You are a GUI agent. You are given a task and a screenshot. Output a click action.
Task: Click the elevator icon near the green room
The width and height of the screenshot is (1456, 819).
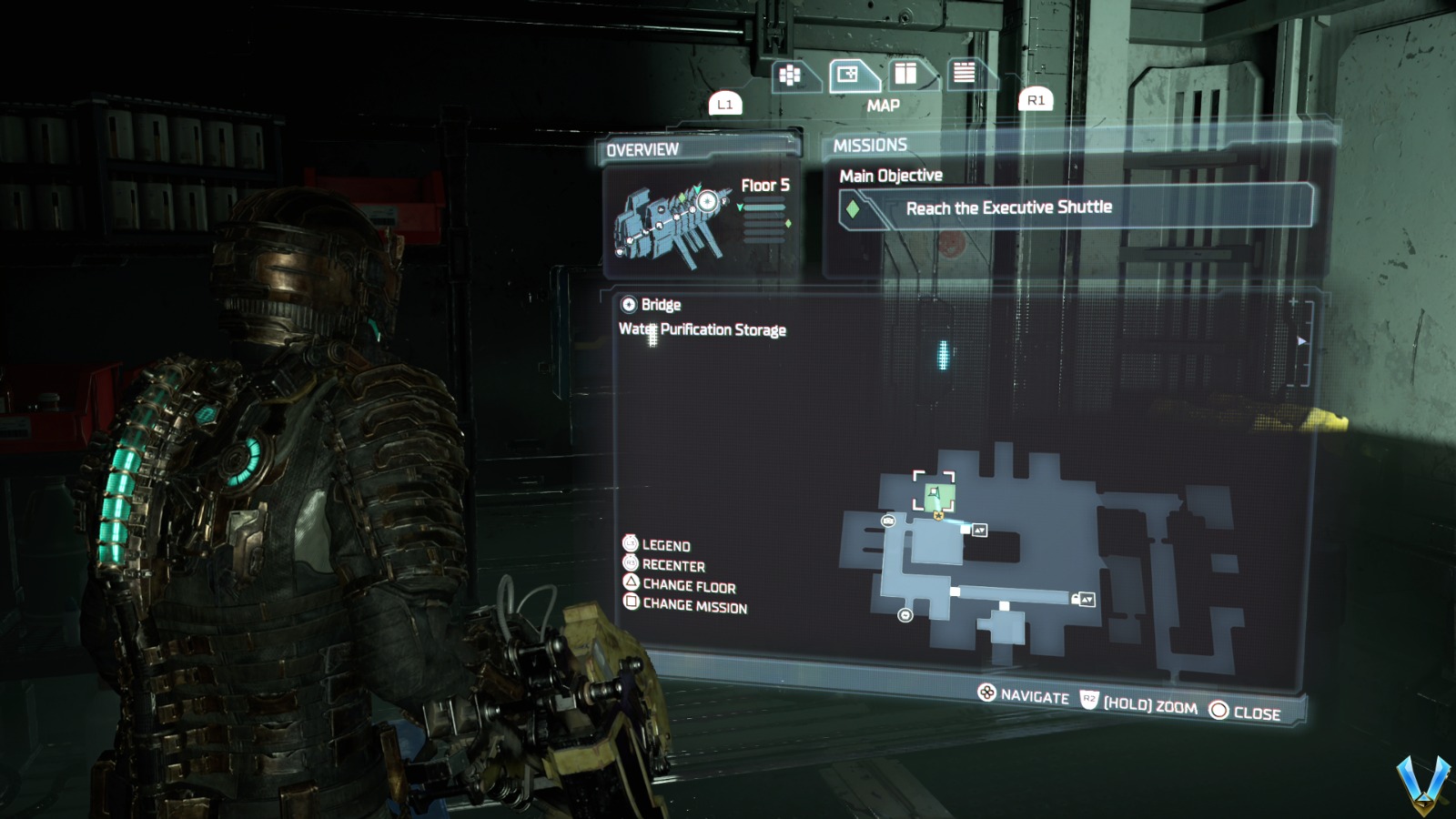click(x=980, y=531)
